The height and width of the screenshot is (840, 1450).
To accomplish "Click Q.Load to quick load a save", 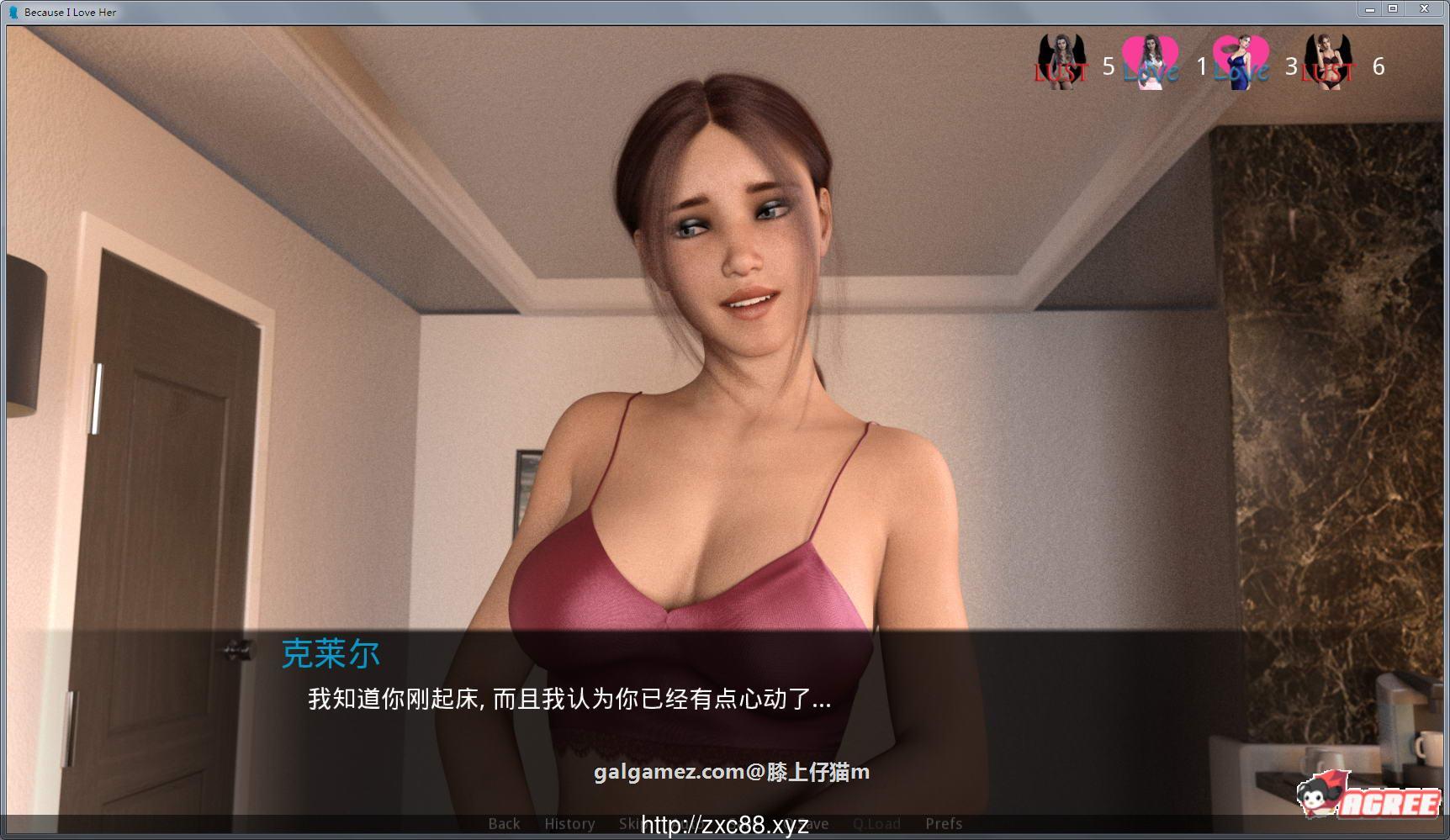I will pos(877,824).
